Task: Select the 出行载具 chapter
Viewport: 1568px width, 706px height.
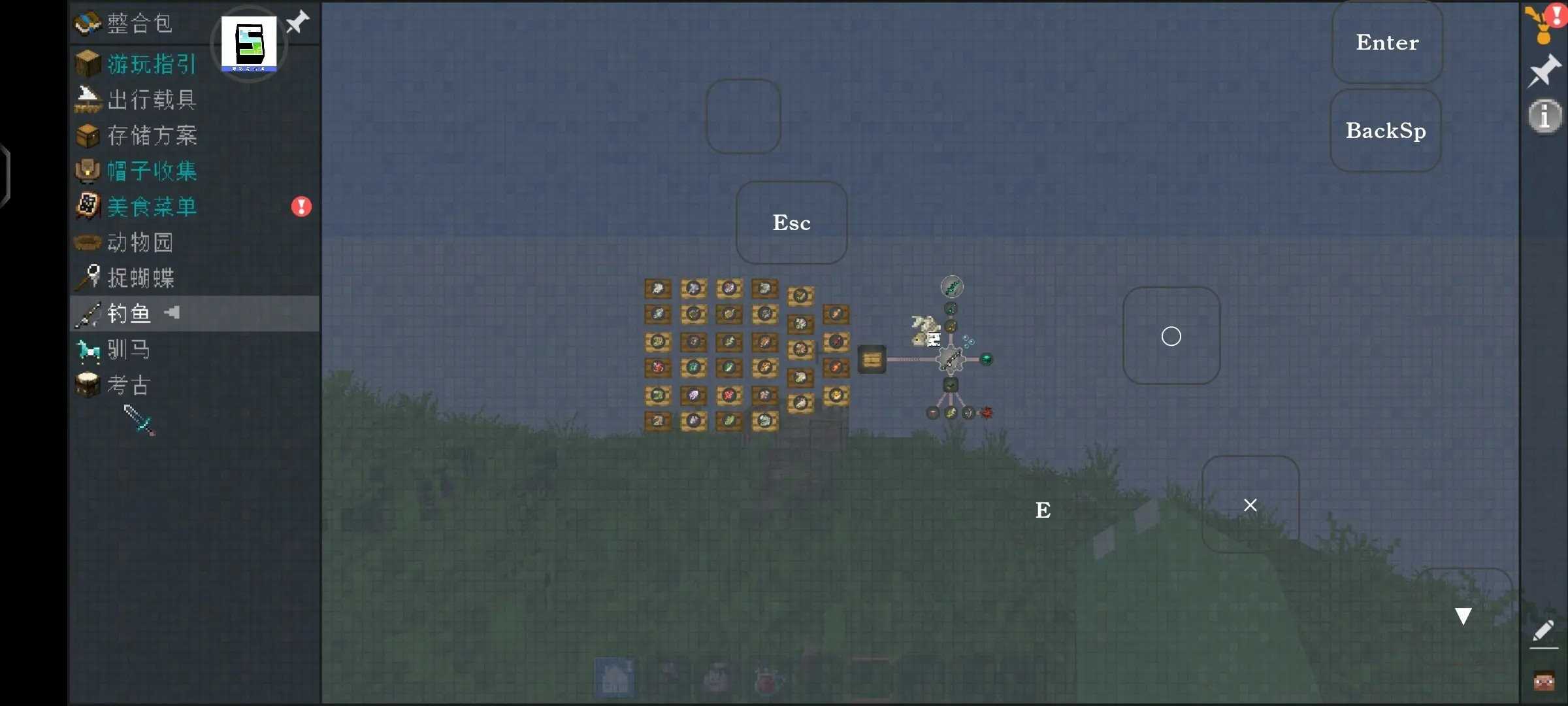Action: click(152, 99)
